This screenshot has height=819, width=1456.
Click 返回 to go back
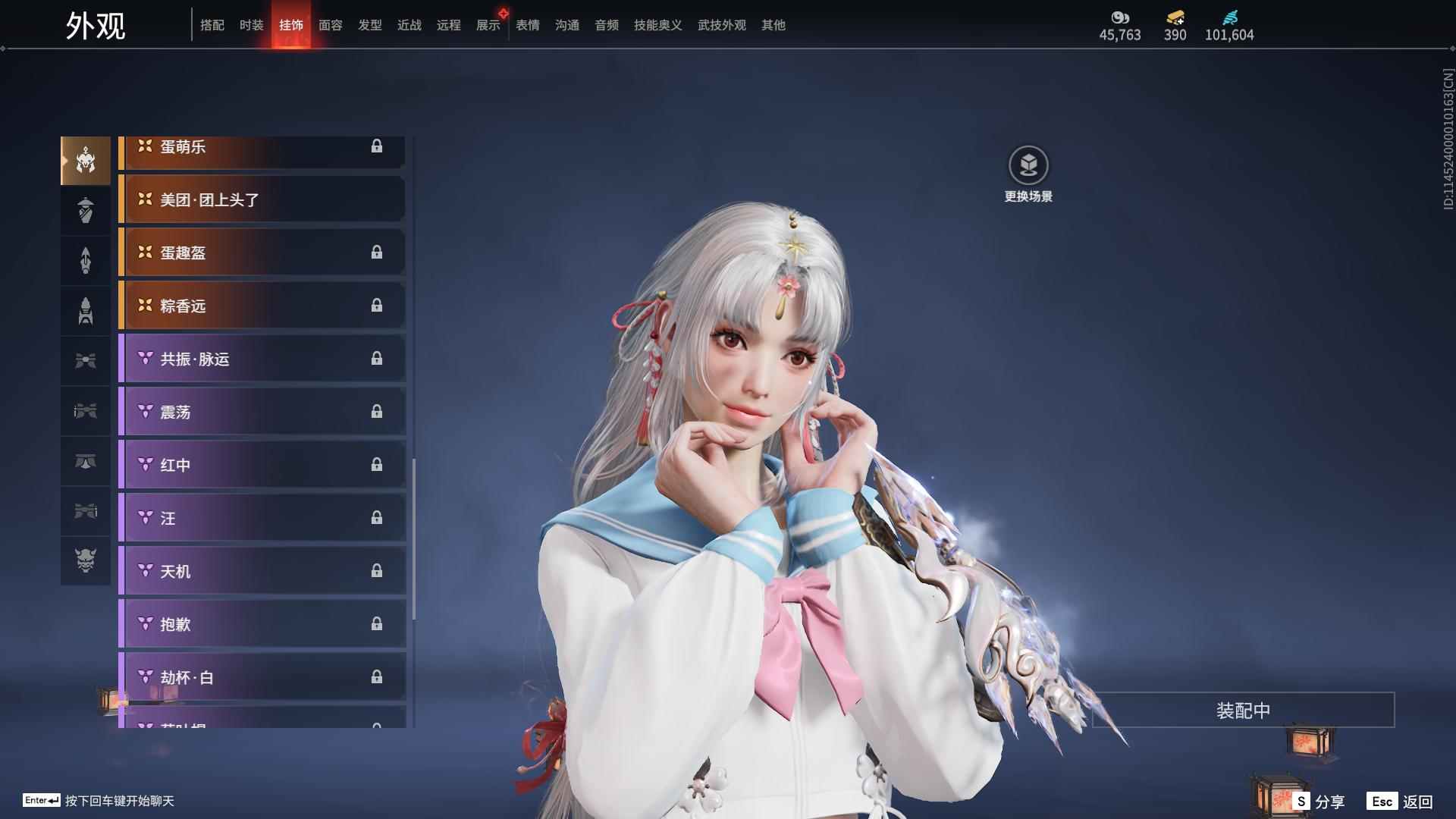(1400, 802)
